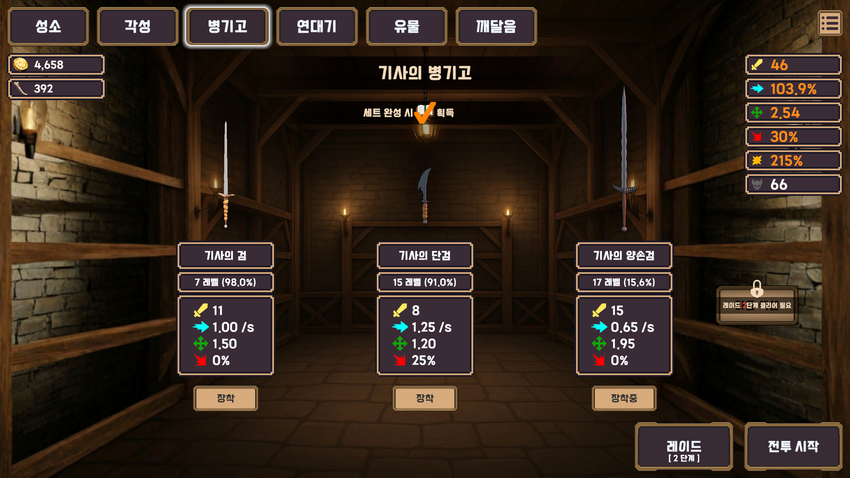
Task: Switch to the 성소 tab
Action: click(x=48, y=27)
